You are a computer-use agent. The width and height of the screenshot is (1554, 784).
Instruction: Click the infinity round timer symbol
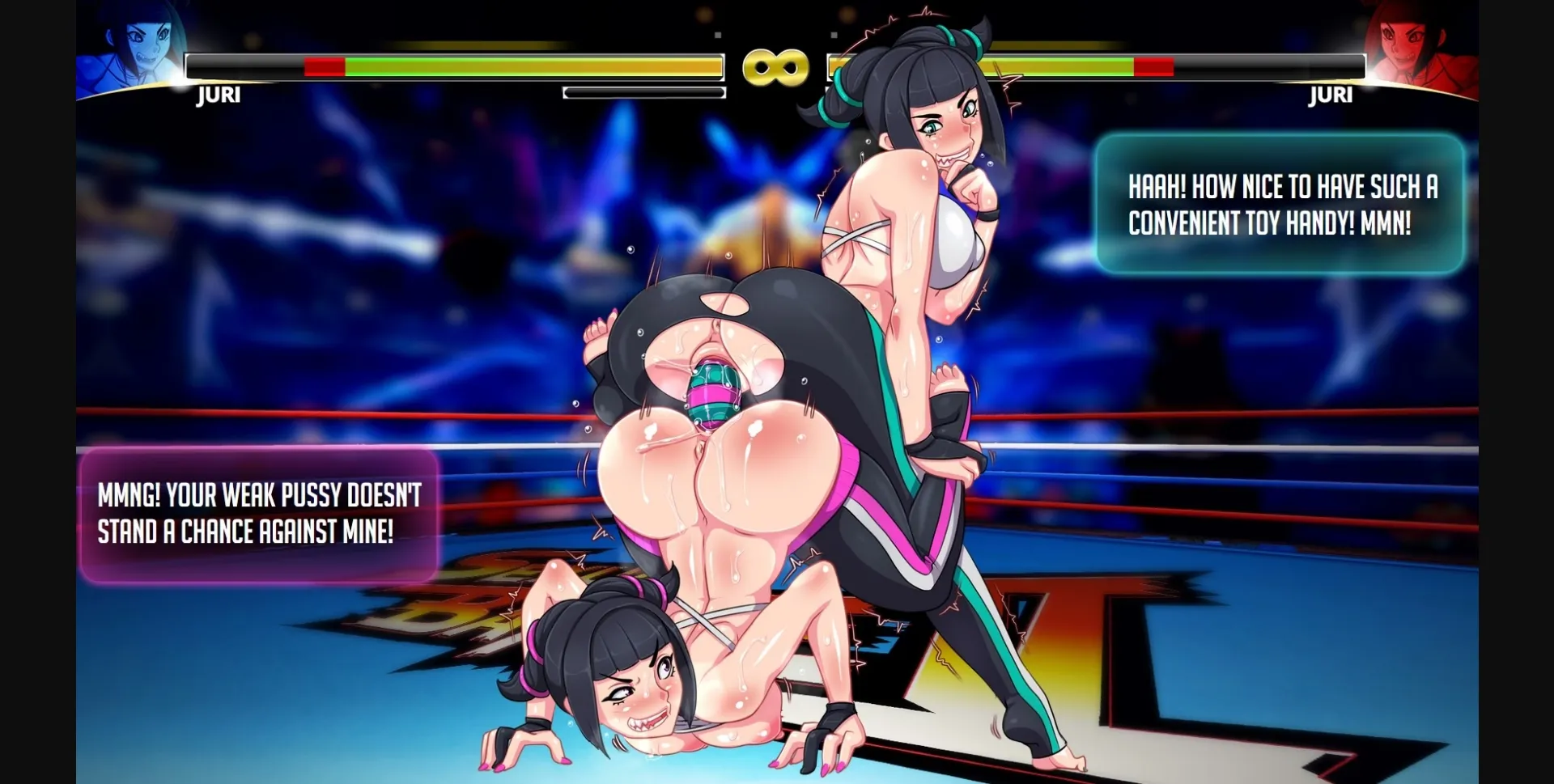tap(775, 68)
